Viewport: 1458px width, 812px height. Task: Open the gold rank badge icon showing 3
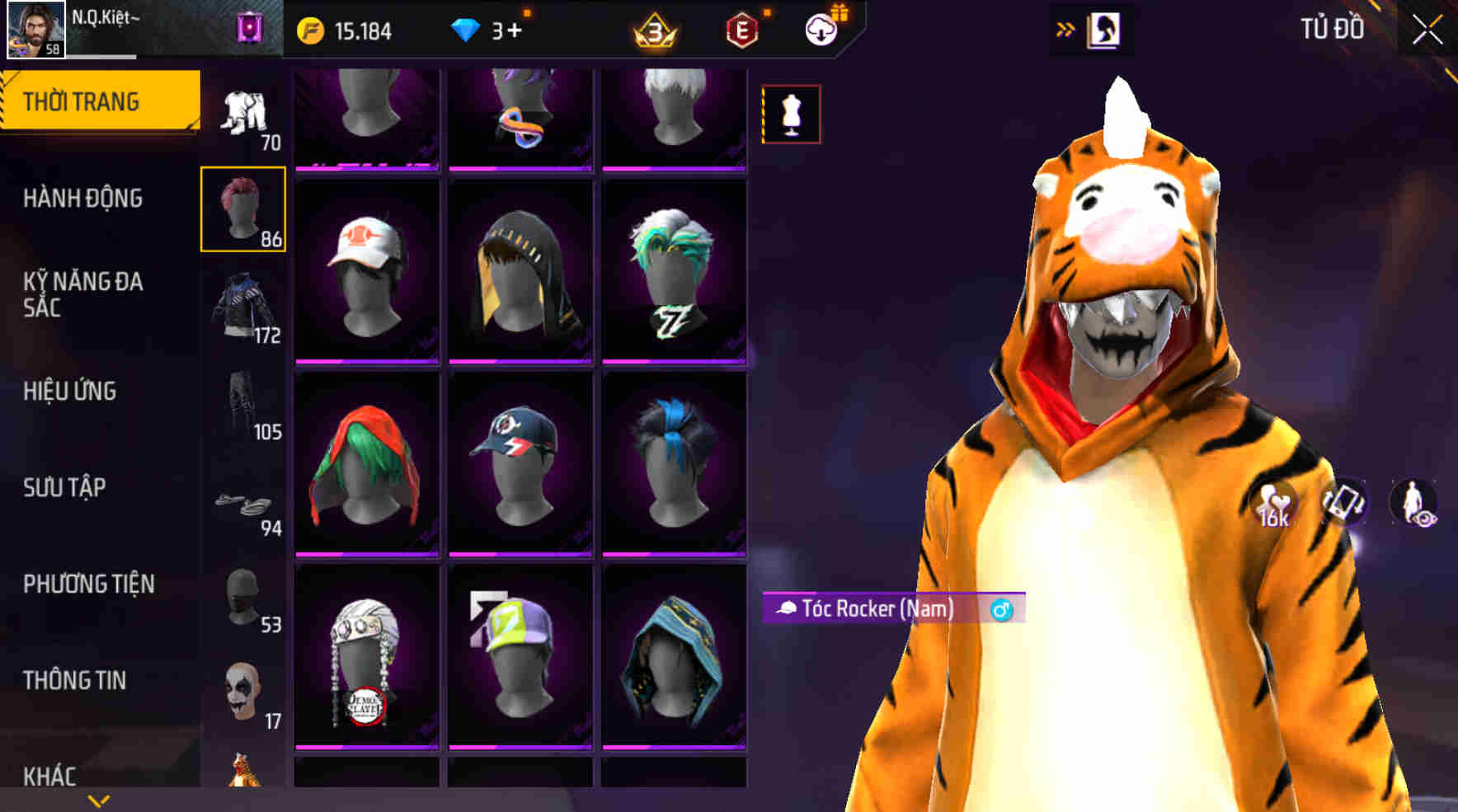pos(654,31)
